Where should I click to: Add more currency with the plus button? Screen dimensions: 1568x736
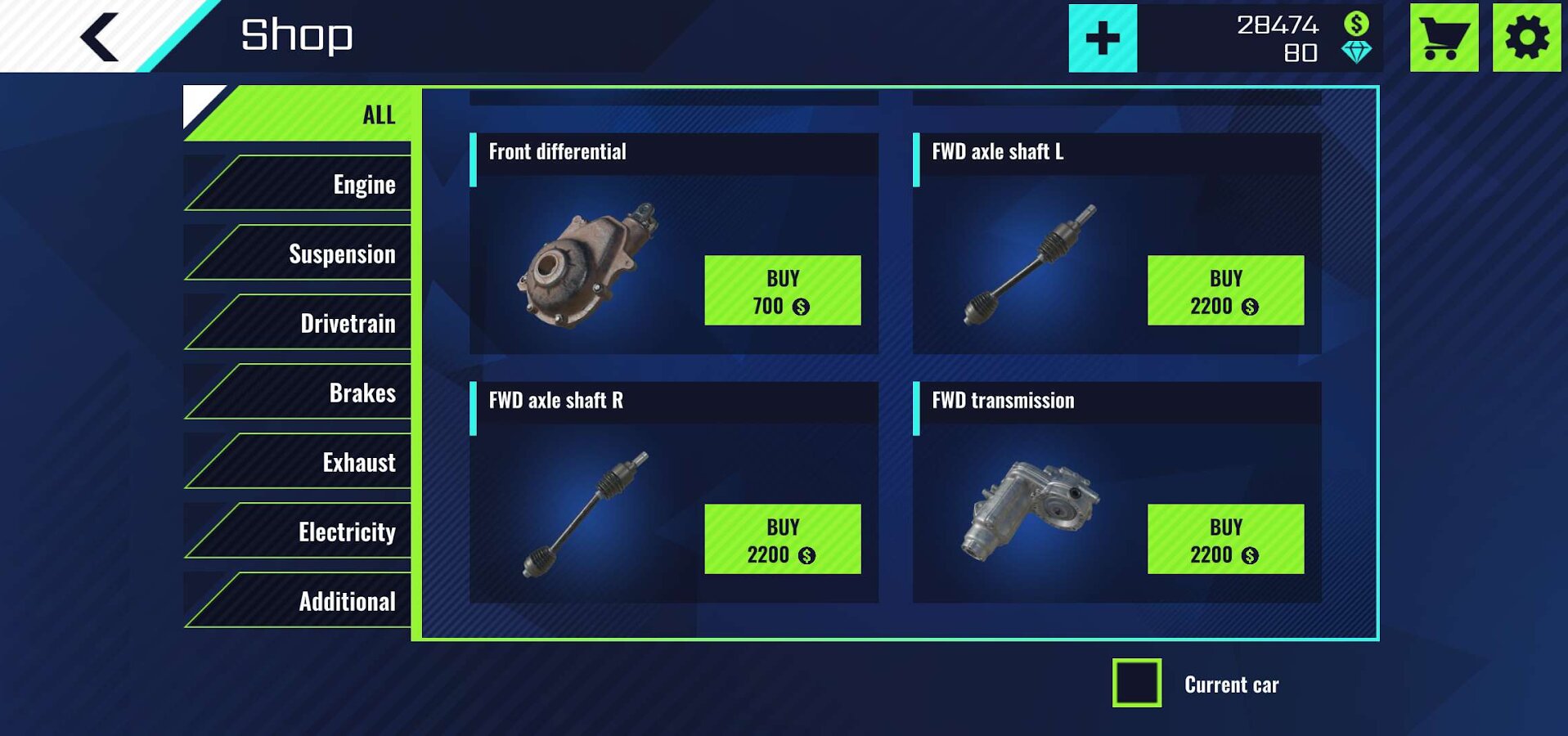tap(1102, 38)
